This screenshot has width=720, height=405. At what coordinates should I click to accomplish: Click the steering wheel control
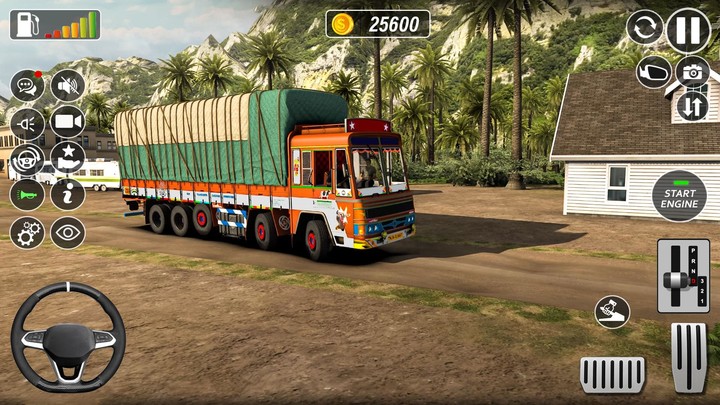click(x=68, y=336)
